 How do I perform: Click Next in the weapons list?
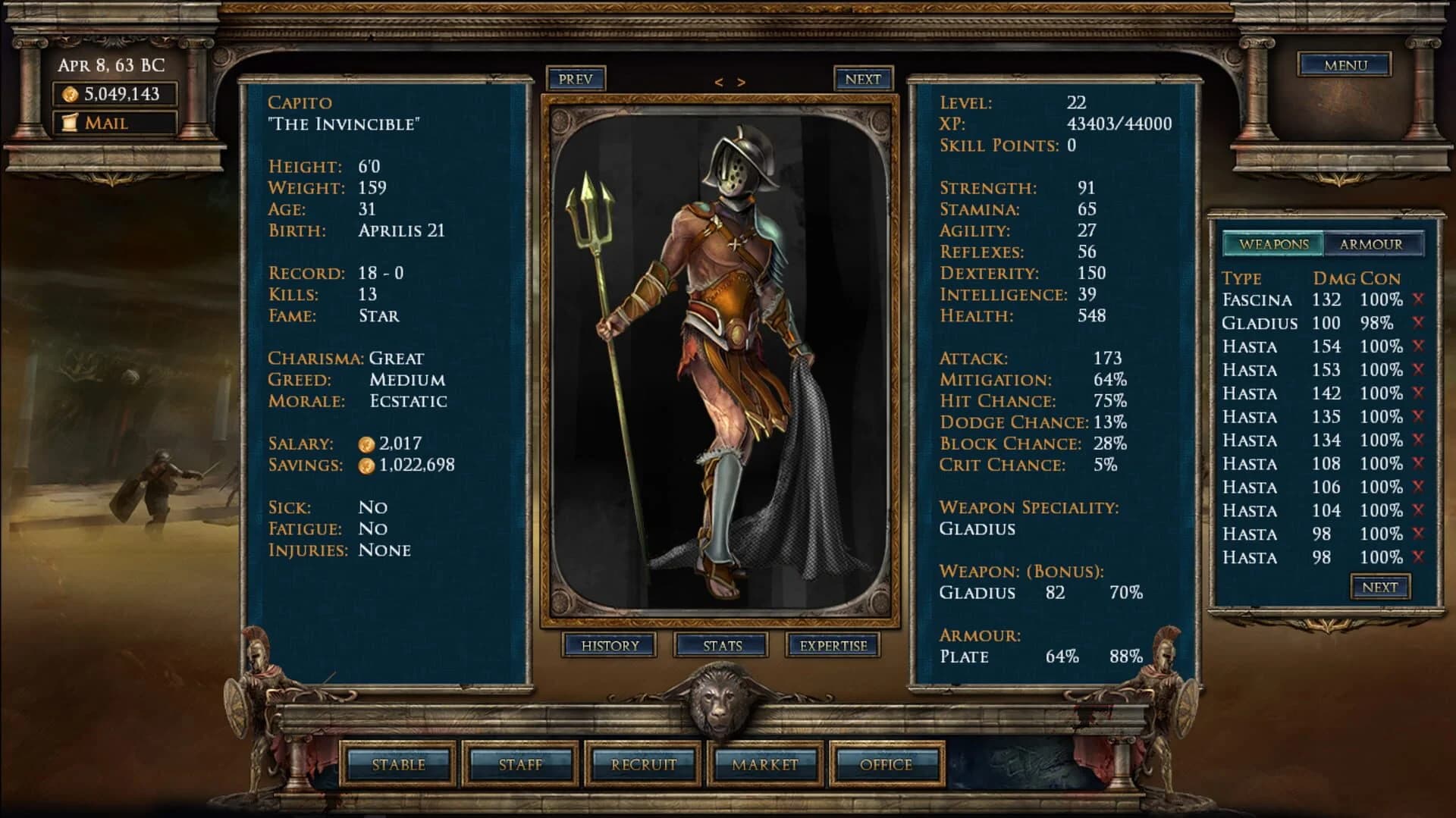[1380, 586]
